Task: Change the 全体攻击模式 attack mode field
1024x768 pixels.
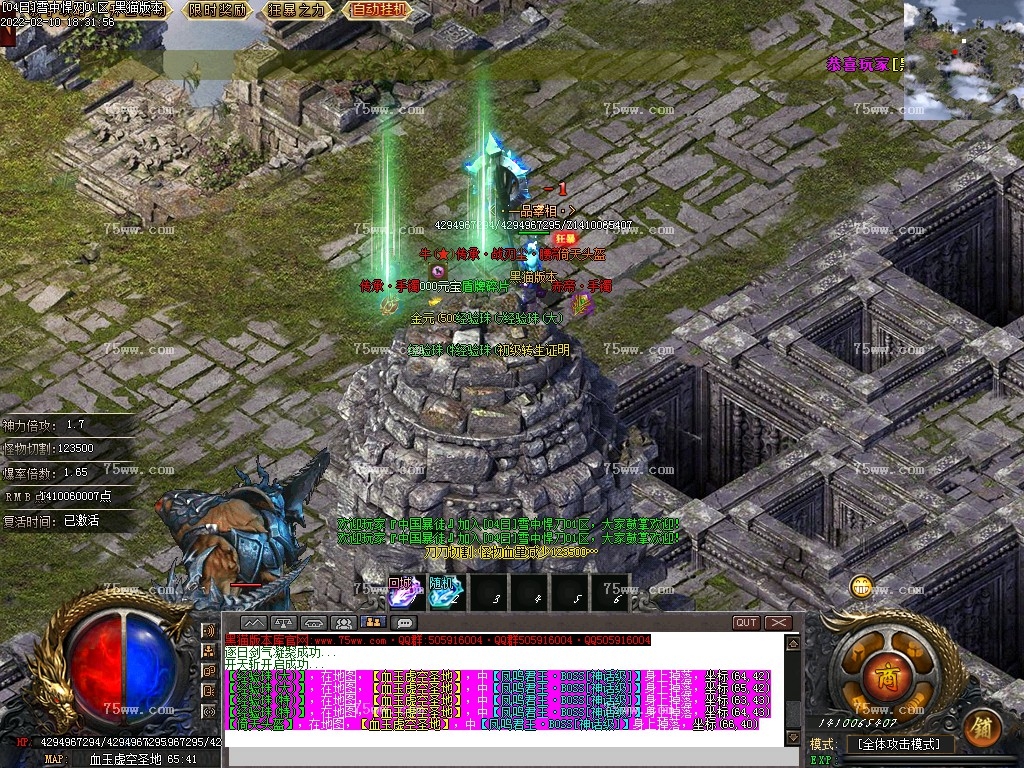Action: pos(898,744)
